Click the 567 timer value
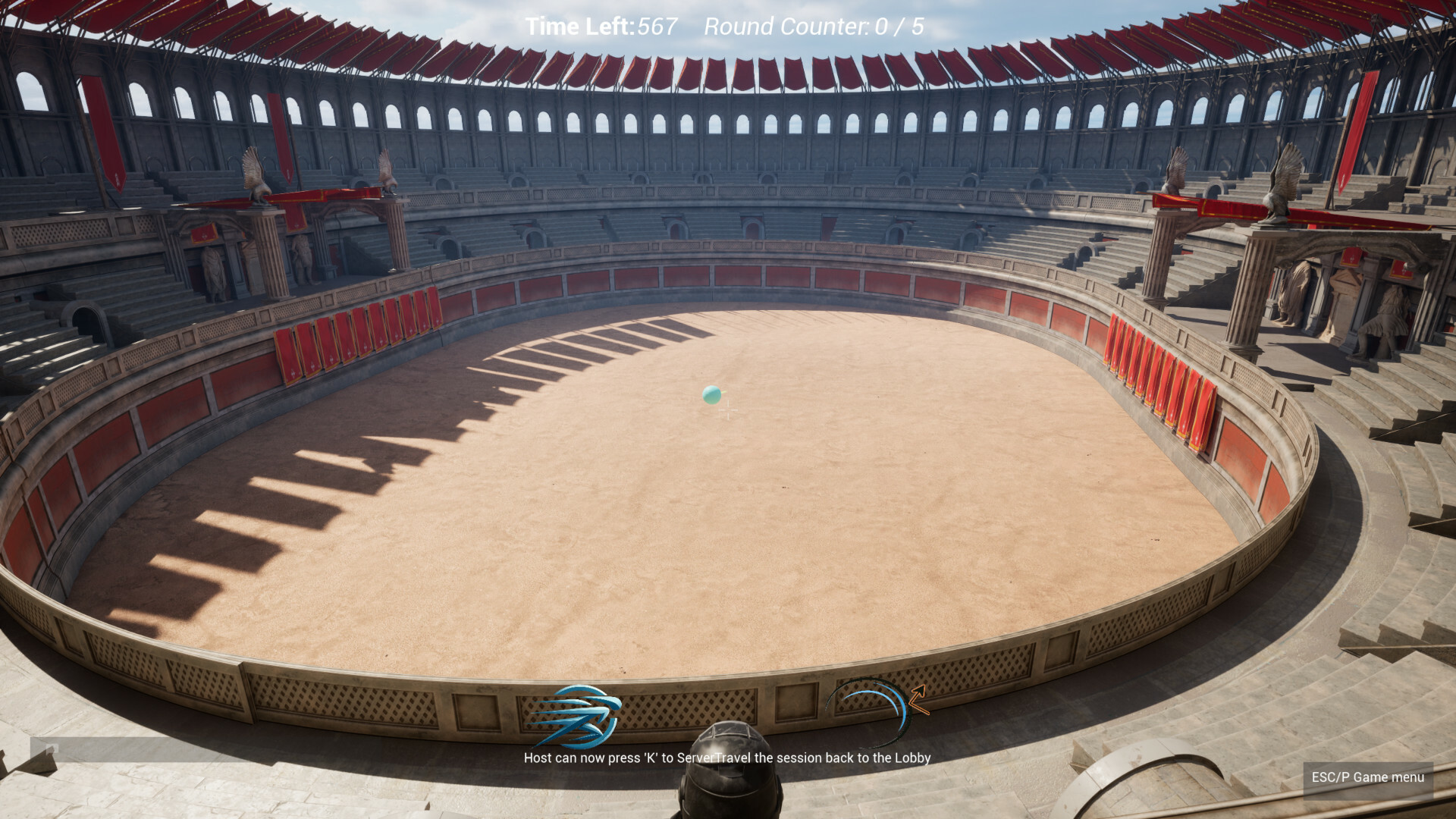The image size is (1456, 819). (x=658, y=27)
